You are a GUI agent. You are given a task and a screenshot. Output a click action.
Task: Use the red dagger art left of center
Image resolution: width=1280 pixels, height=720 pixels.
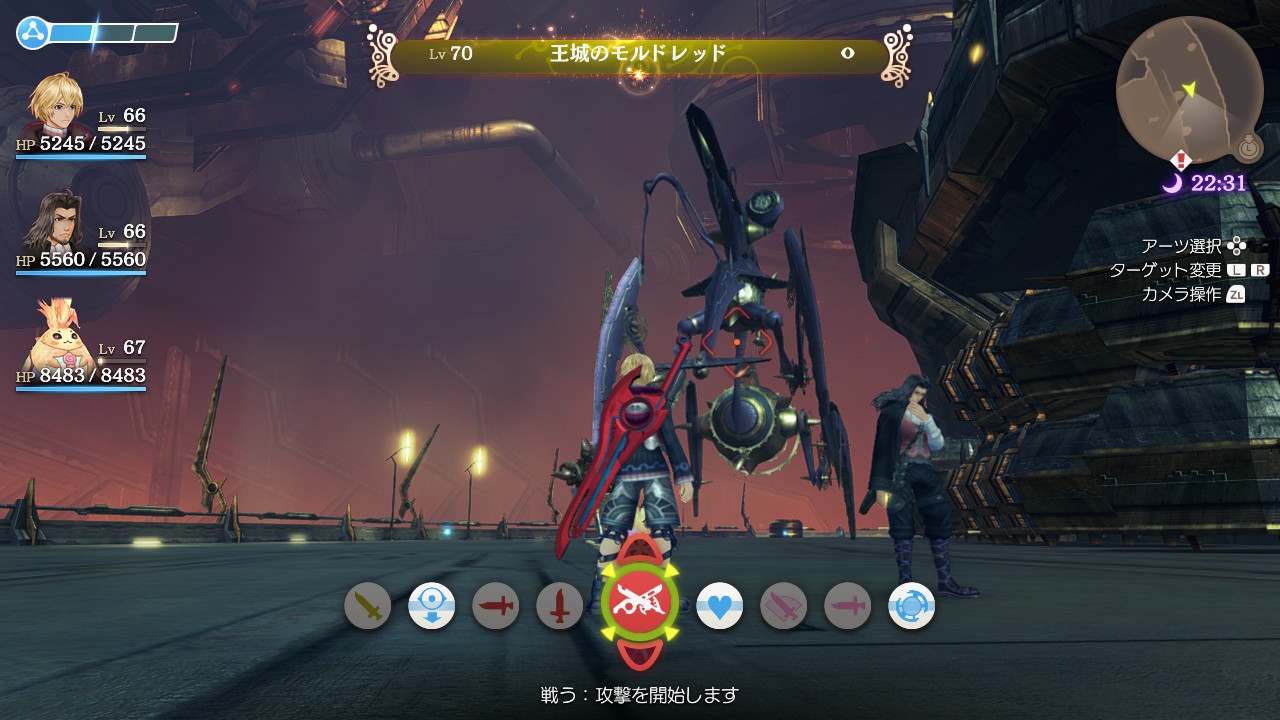tap(495, 606)
